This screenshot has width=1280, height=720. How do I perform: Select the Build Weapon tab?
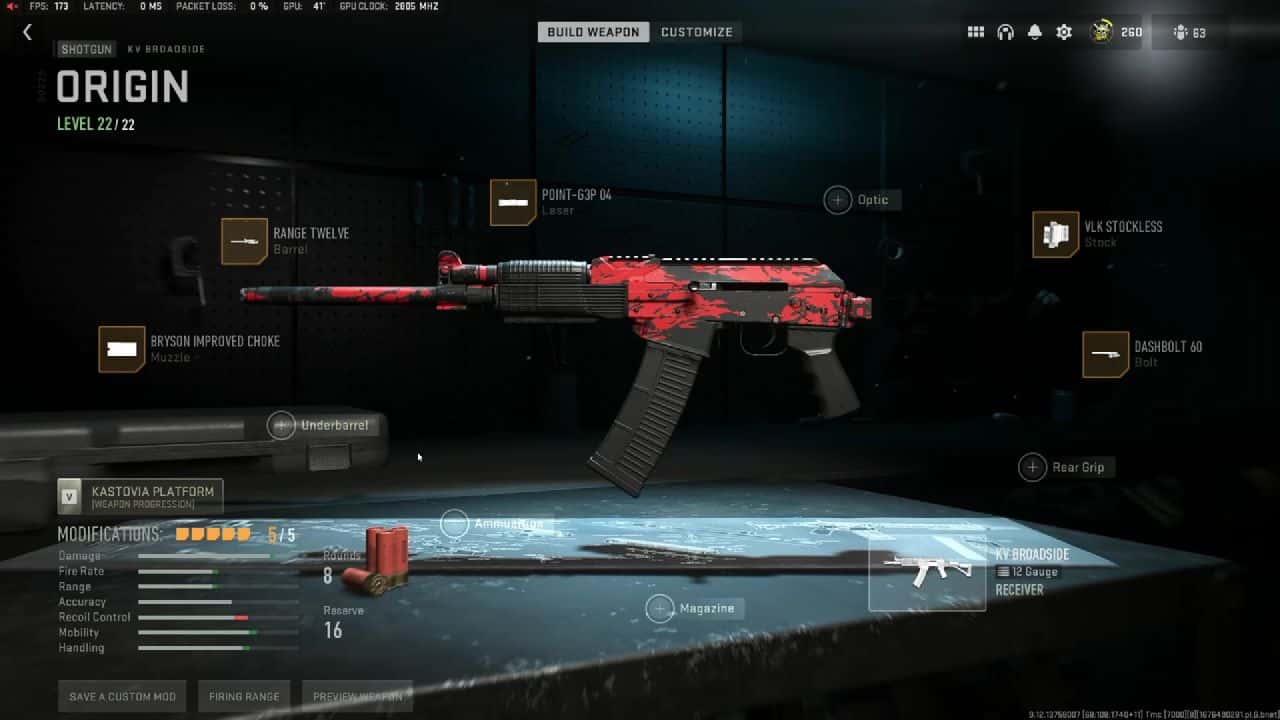tap(593, 31)
